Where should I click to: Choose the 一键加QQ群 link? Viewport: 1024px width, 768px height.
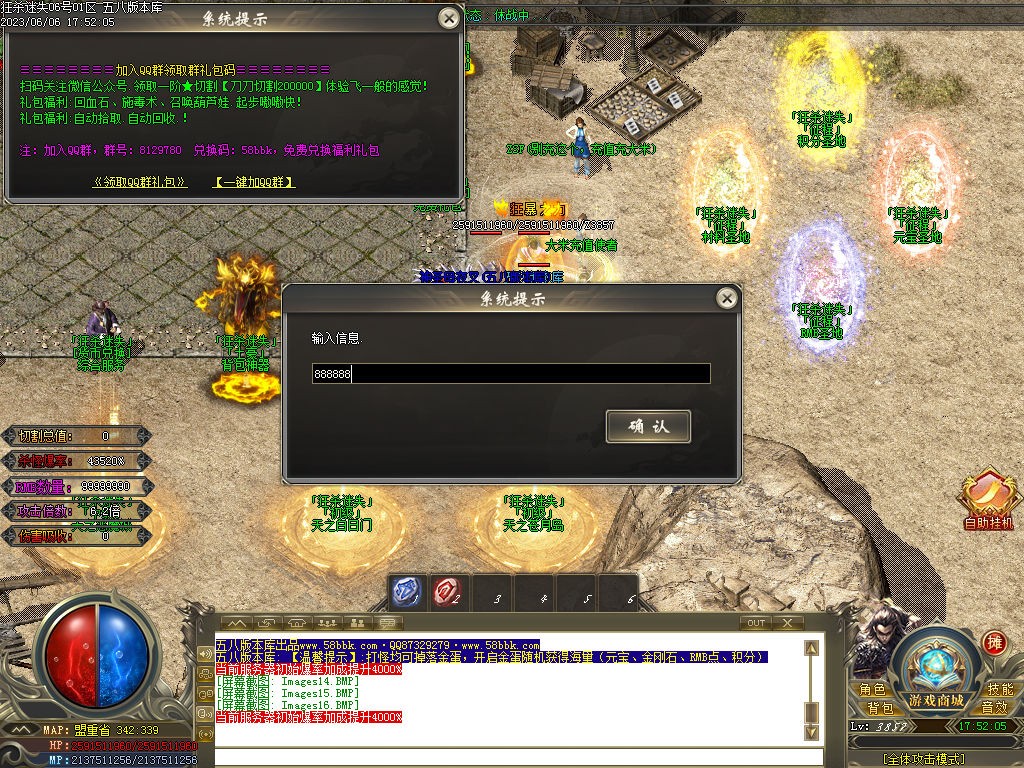255,182
